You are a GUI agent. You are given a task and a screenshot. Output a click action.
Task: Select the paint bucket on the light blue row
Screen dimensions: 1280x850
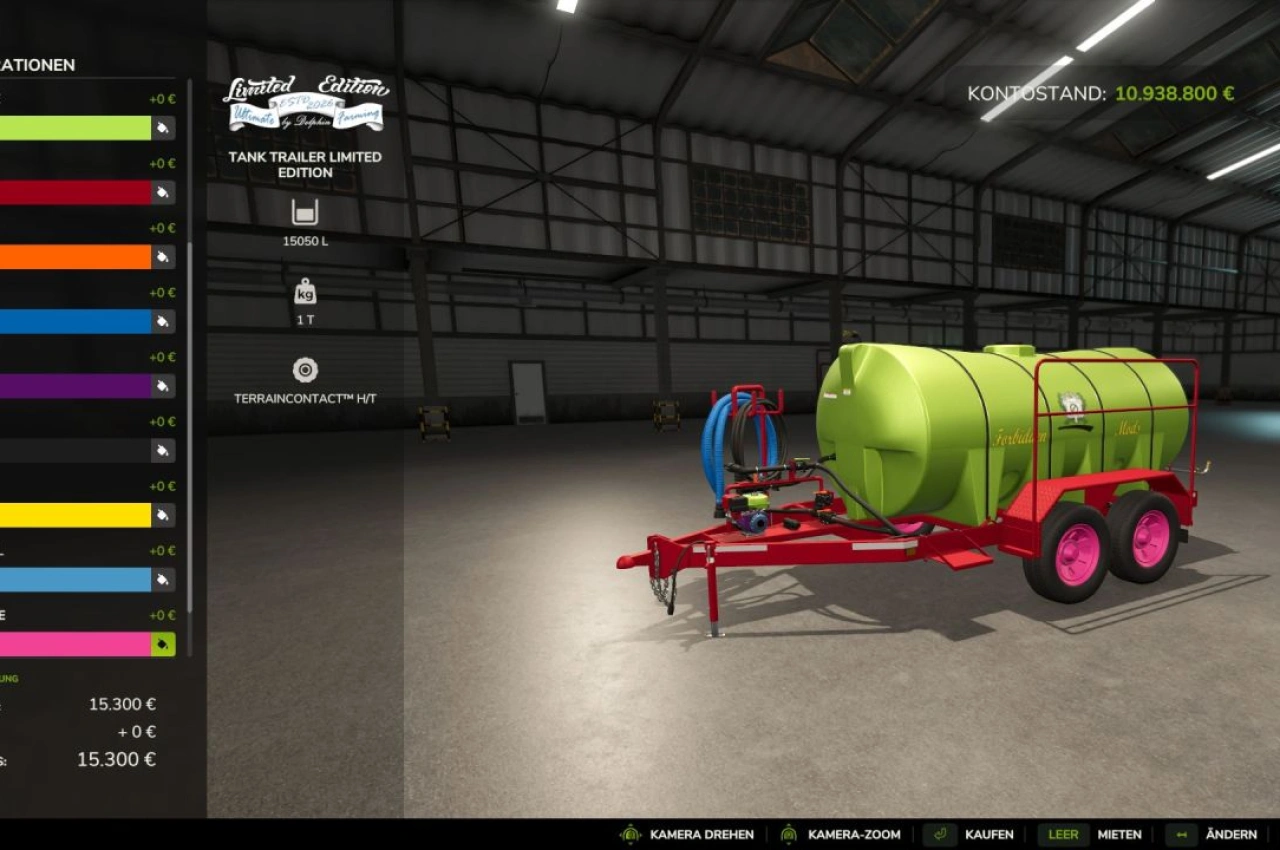tap(161, 579)
